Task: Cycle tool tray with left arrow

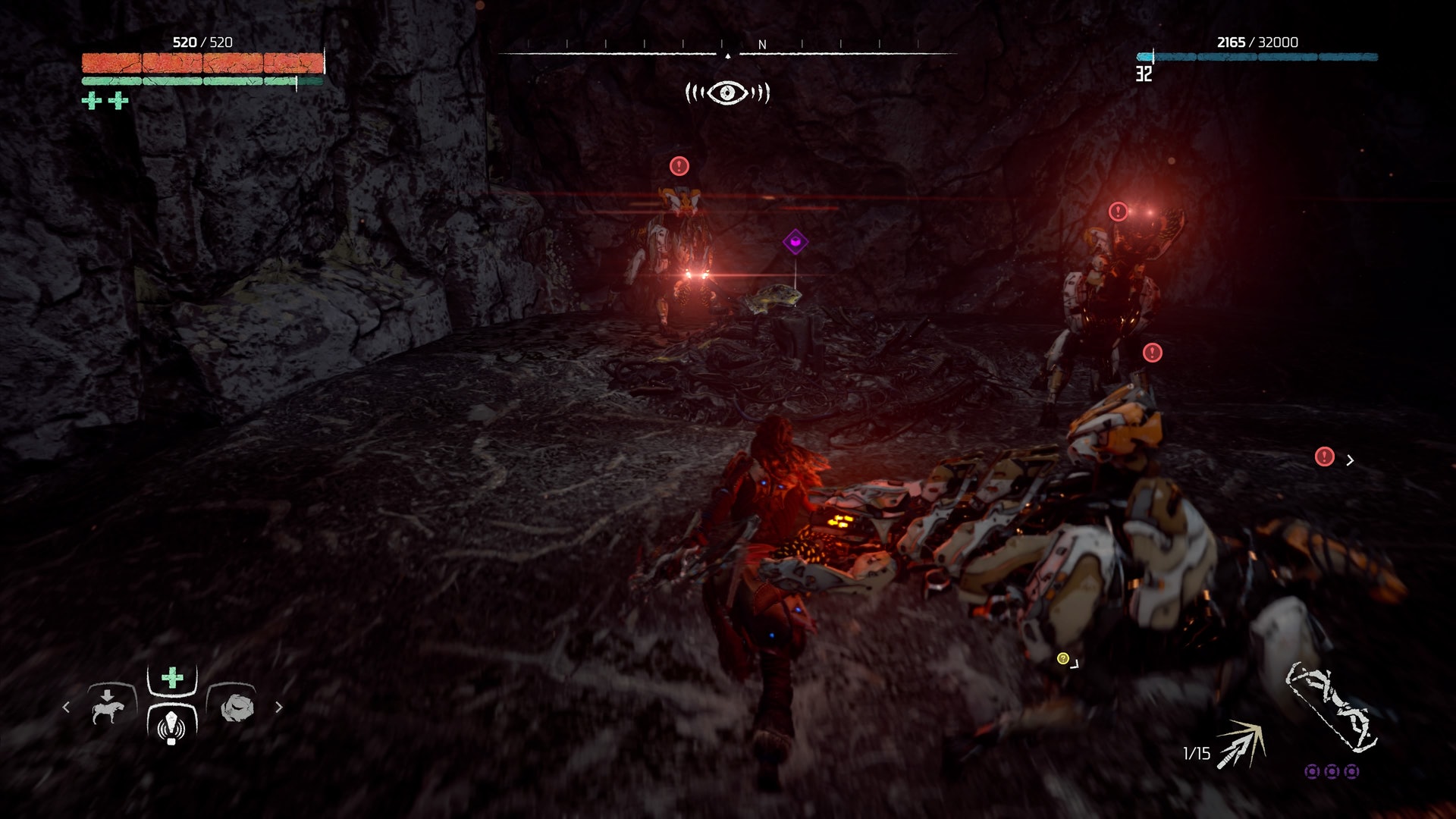Action: pyautogui.click(x=66, y=708)
